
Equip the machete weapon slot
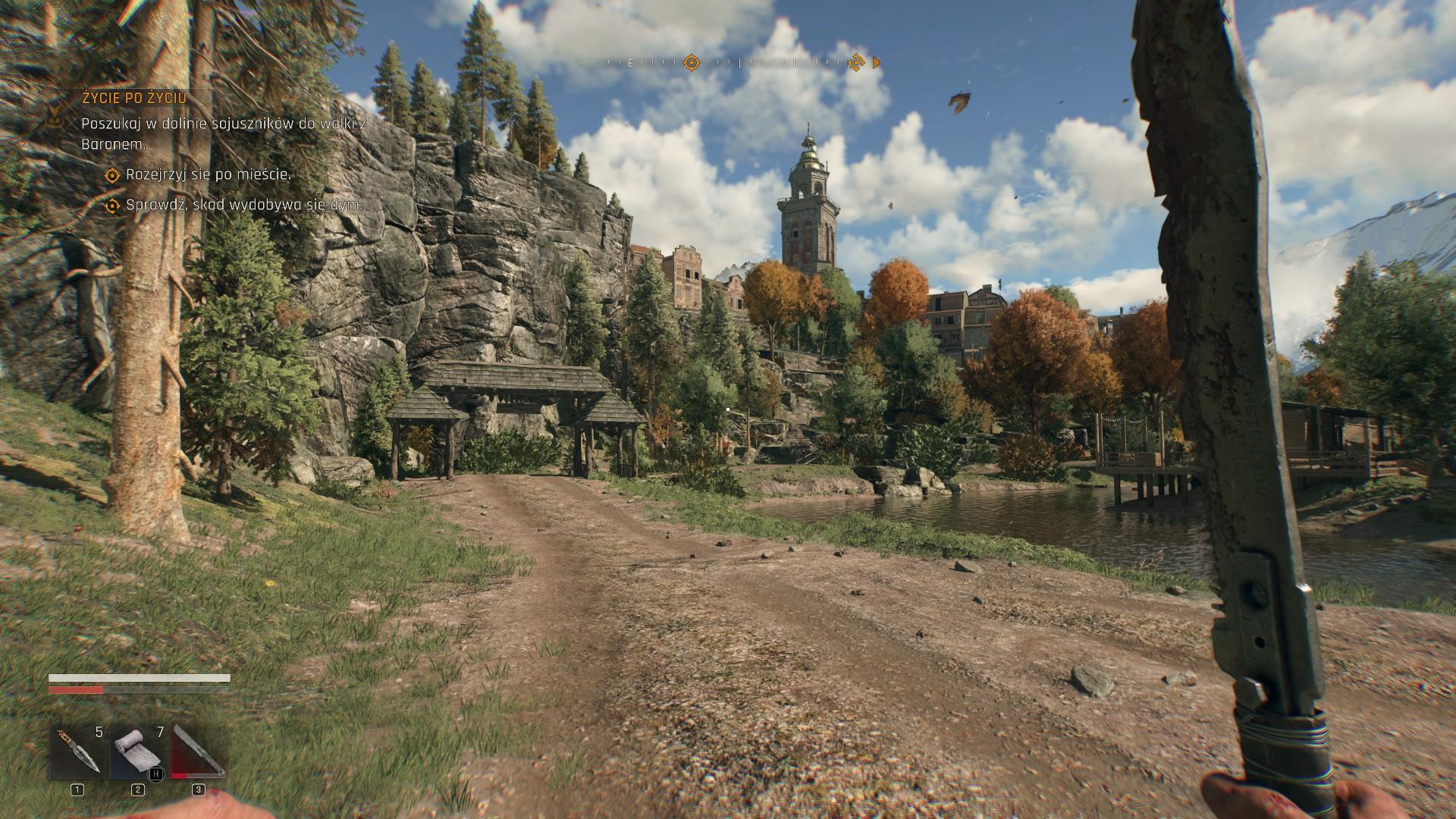pyautogui.click(x=198, y=752)
